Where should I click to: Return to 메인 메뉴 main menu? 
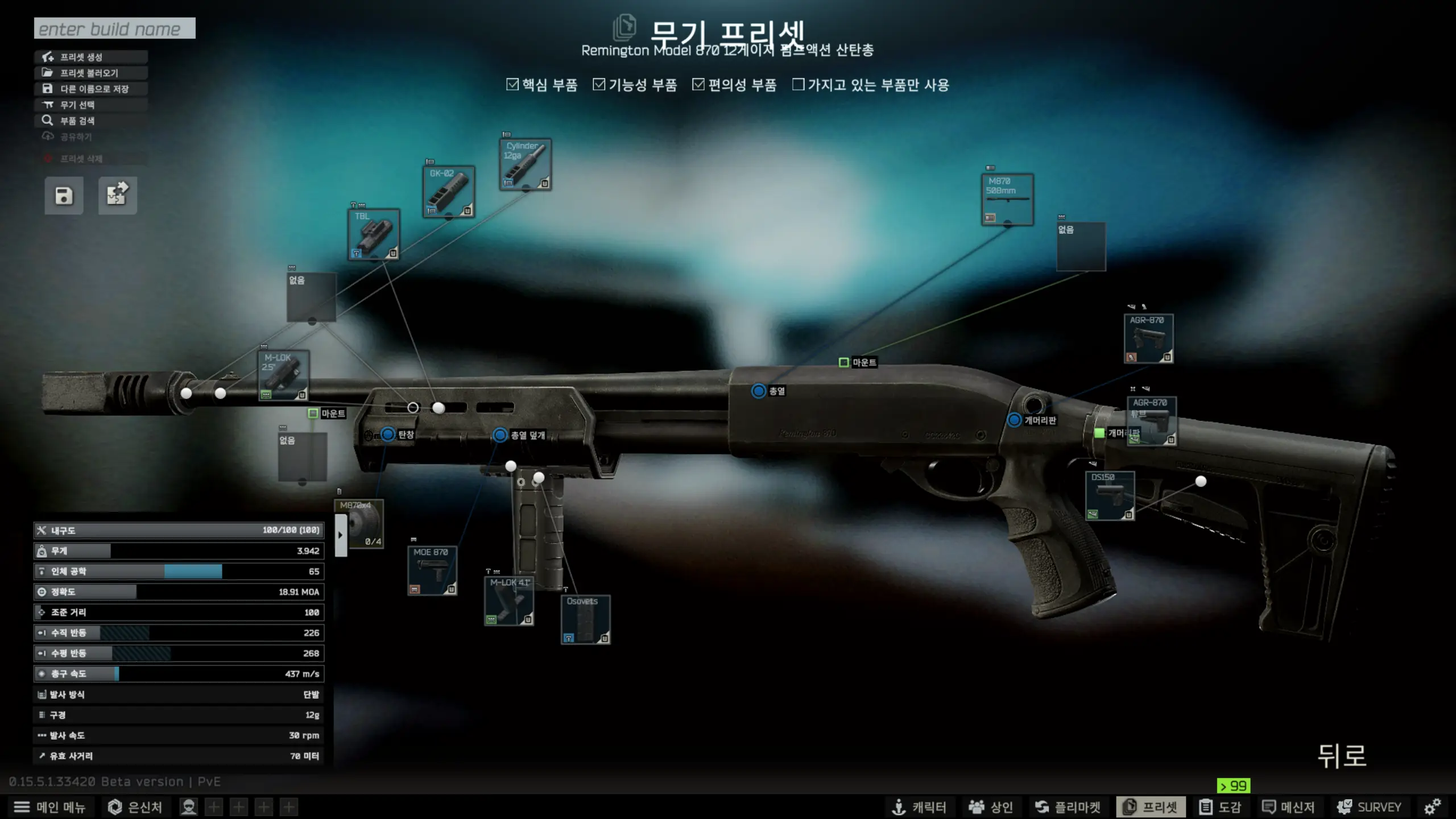tap(50, 807)
